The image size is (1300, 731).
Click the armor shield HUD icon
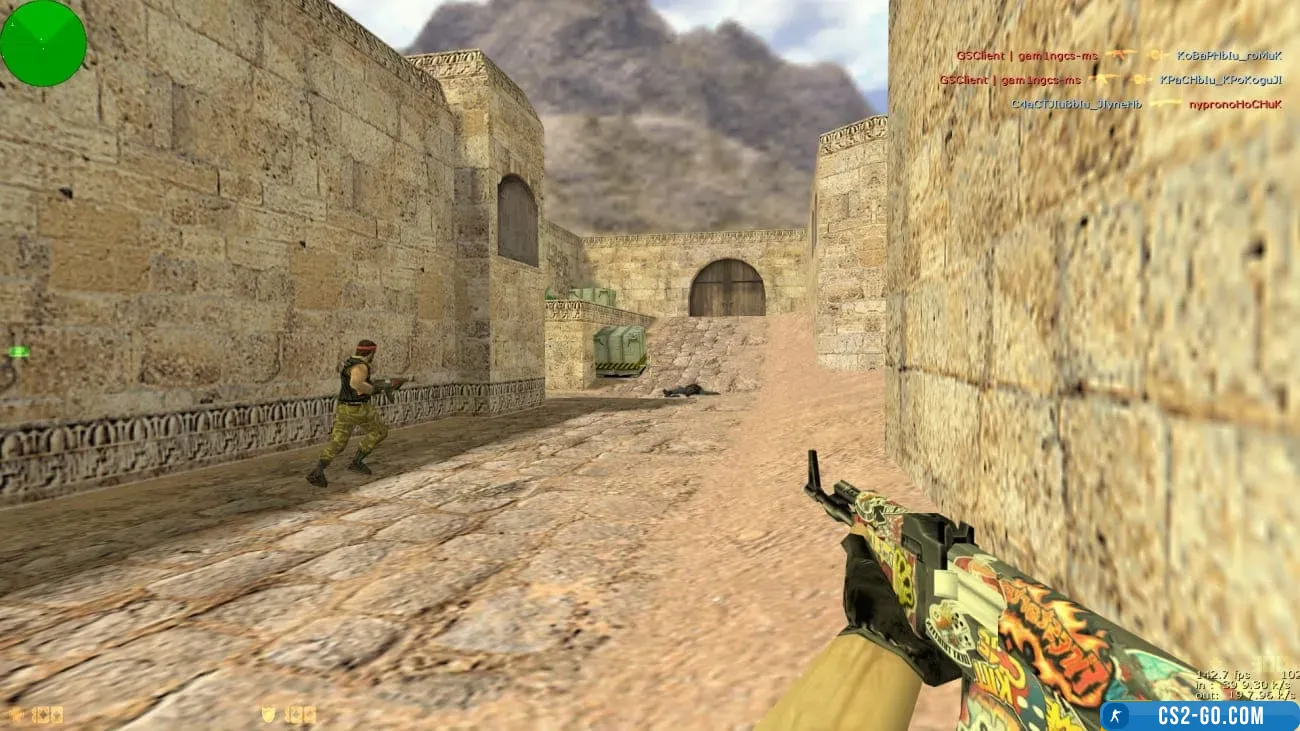pyautogui.click(x=268, y=714)
